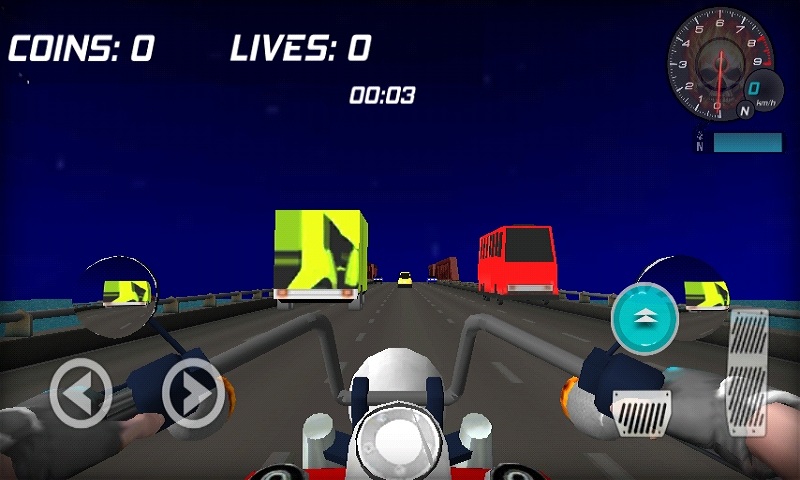Tap the right steering arrow button

[193, 393]
